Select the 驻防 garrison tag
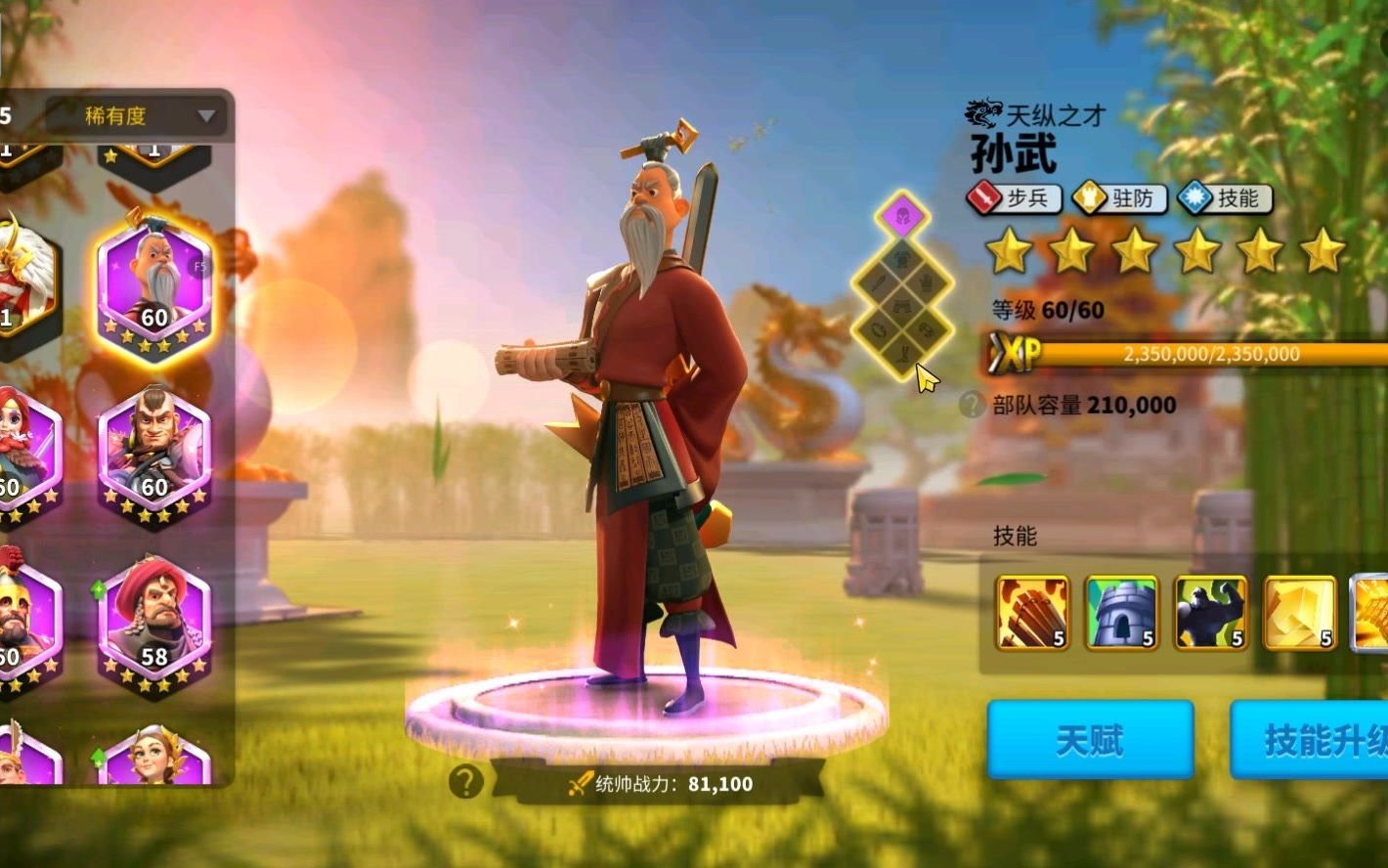The height and width of the screenshot is (868, 1388). pos(1120,198)
